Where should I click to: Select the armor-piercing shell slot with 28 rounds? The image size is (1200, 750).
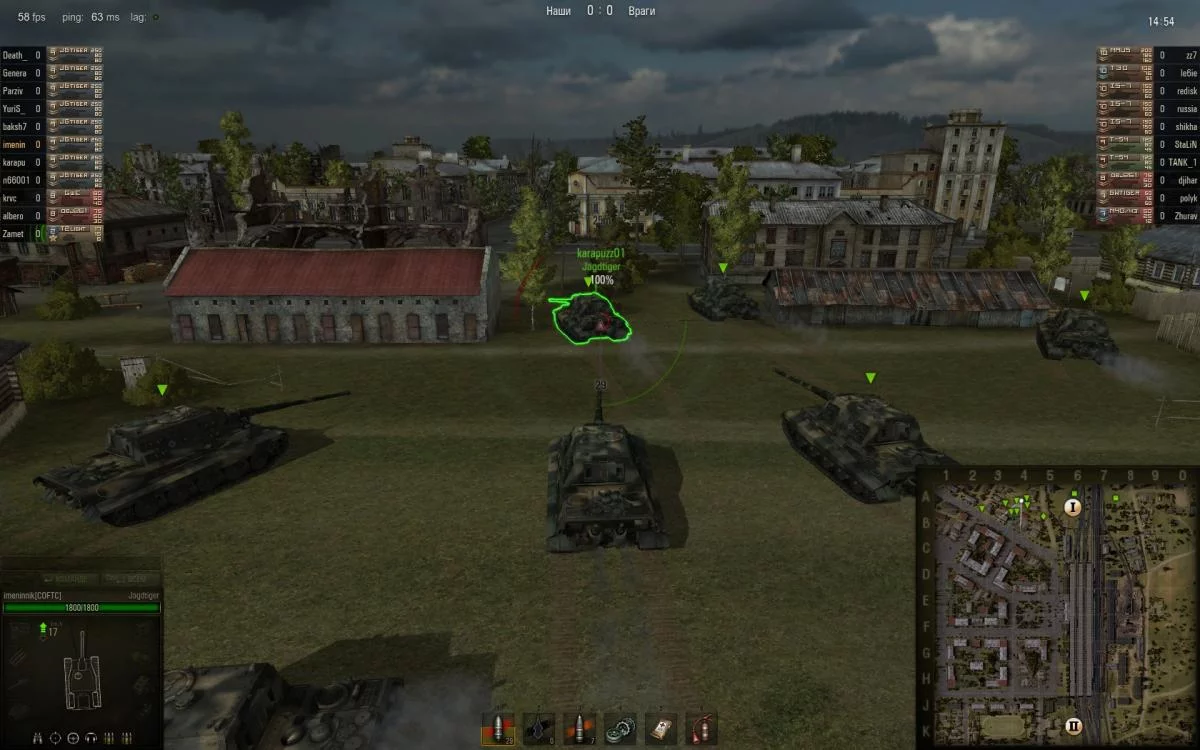pyautogui.click(x=498, y=727)
